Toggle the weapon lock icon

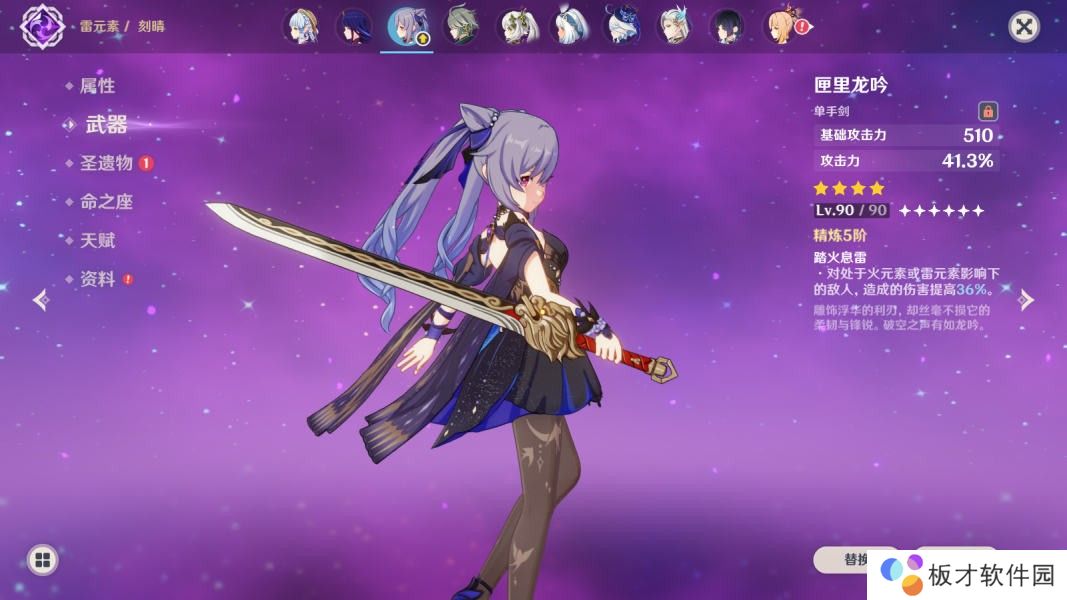pyautogui.click(x=987, y=111)
